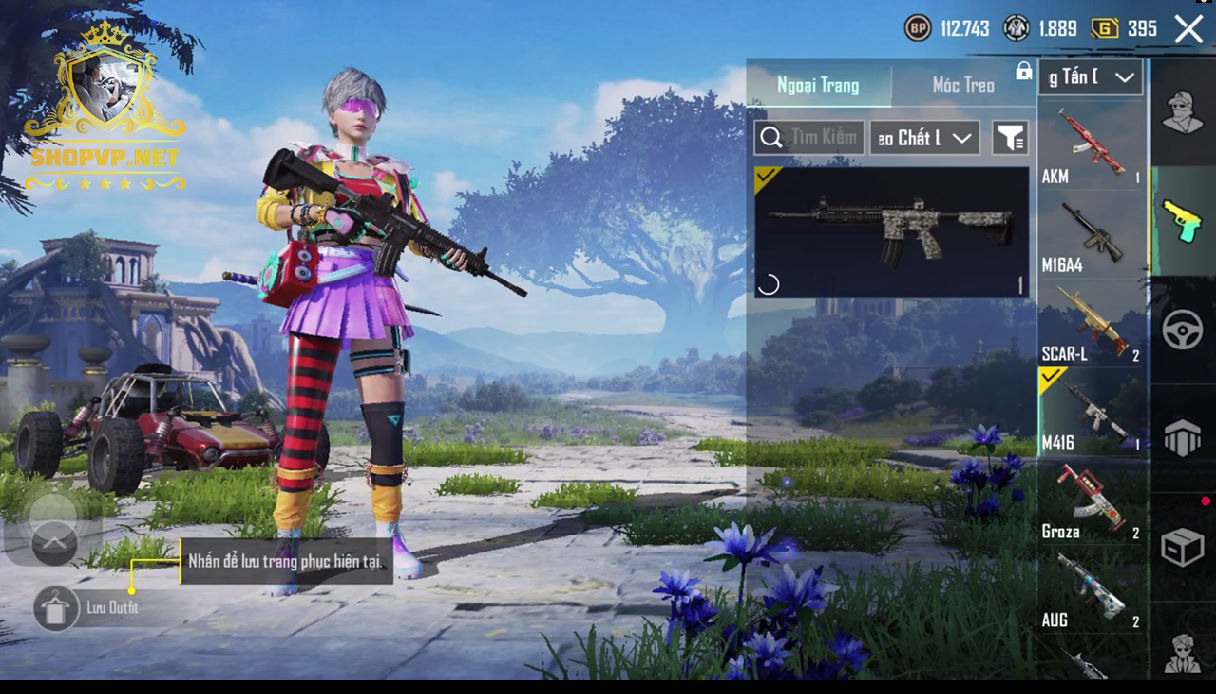Open the quality sort dropdown
1216x694 pixels.
[924, 138]
